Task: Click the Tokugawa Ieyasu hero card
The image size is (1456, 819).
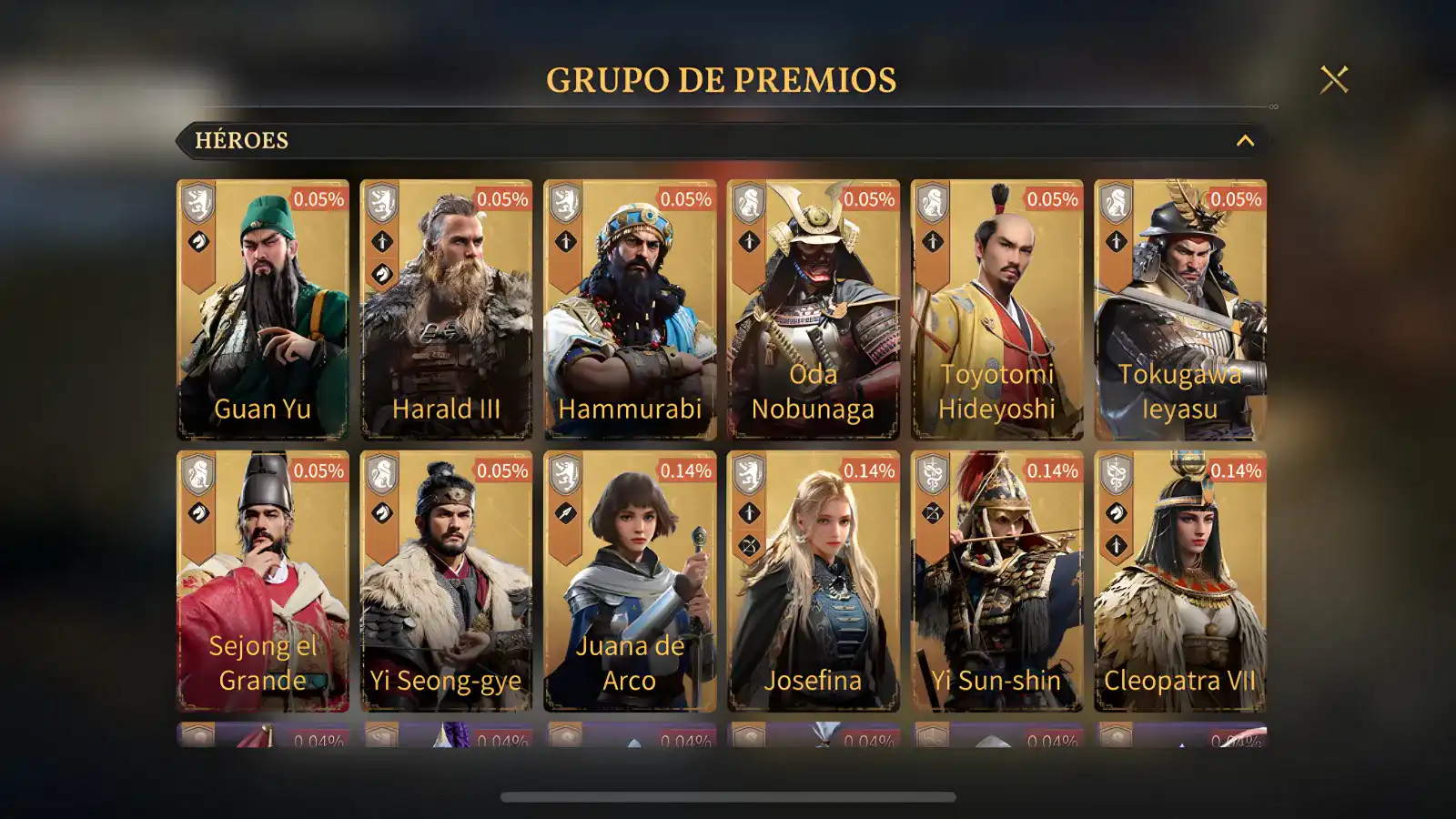Action: point(1180,309)
